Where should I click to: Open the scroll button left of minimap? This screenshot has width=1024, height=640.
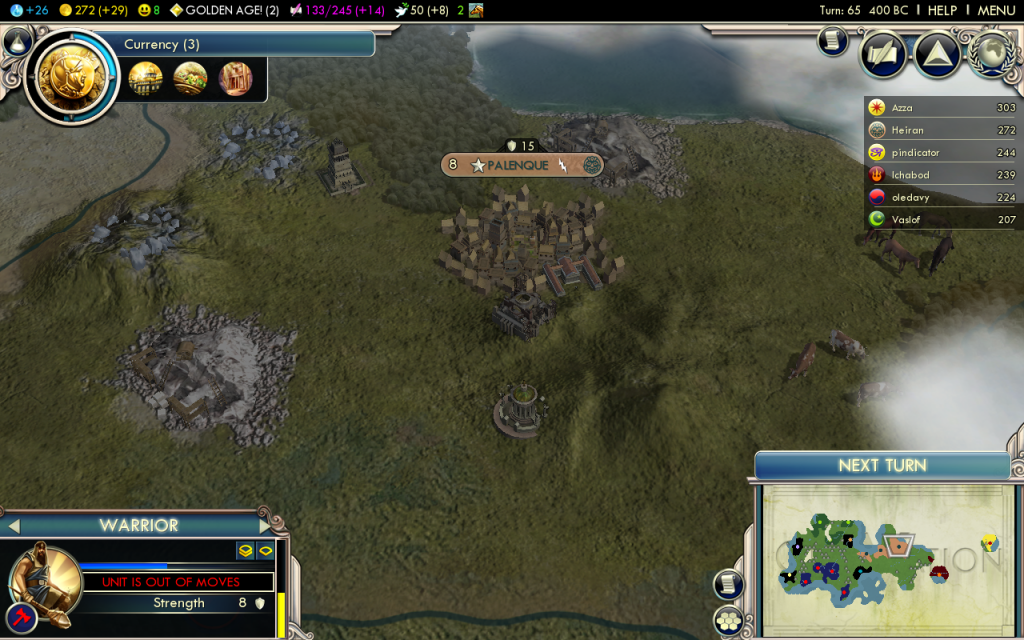tap(727, 584)
